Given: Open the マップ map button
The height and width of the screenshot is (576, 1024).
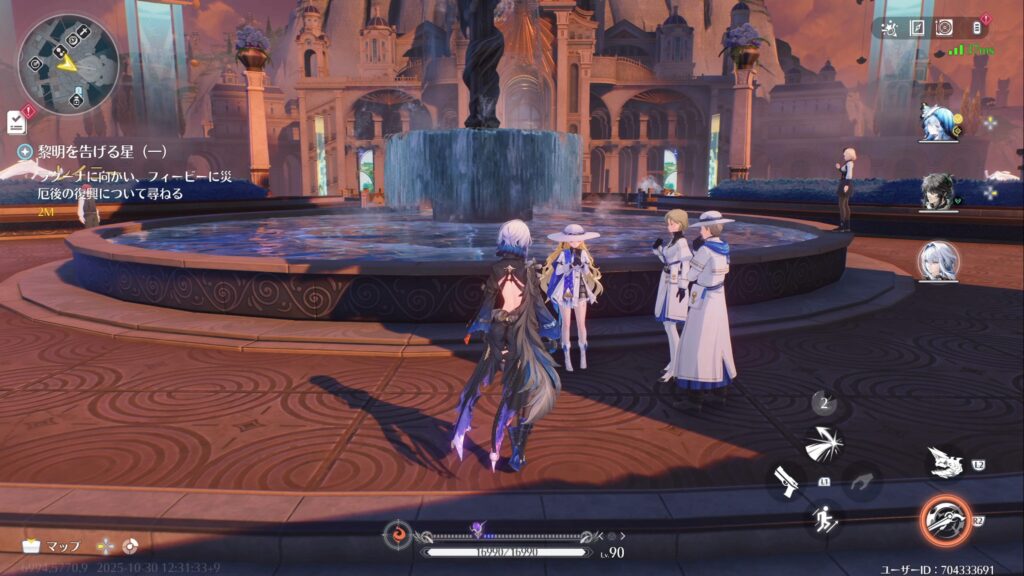Looking at the screenshot, I should click(x=53, y=546).
